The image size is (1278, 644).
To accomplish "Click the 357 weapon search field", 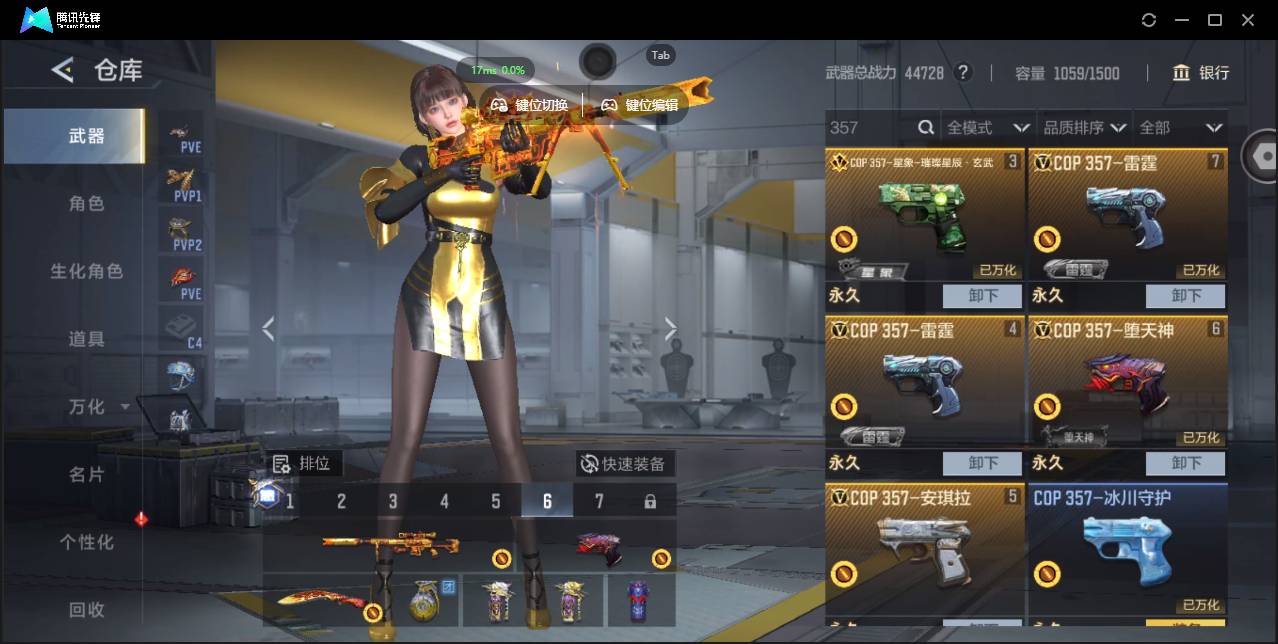I will (x=870, y=127).
